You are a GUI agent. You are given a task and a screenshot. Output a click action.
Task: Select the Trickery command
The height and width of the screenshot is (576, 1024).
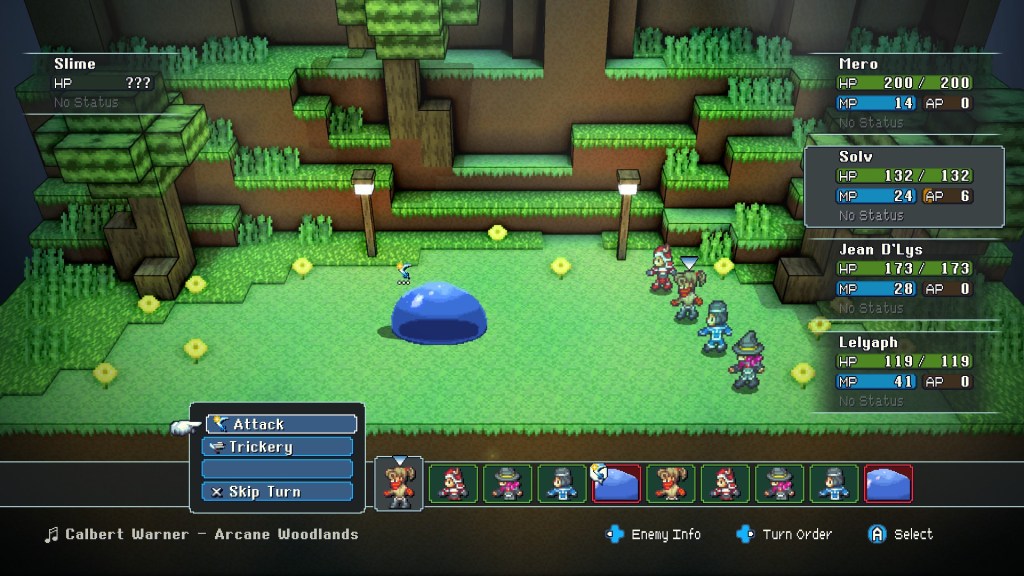pos(277,447)
